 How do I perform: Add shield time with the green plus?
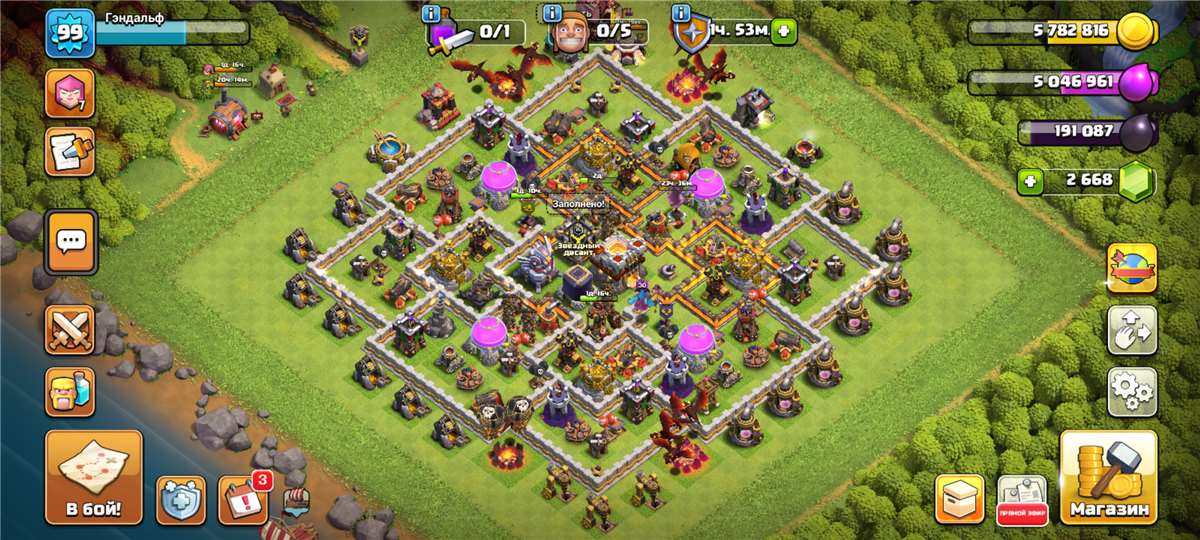tap(783, 32)
